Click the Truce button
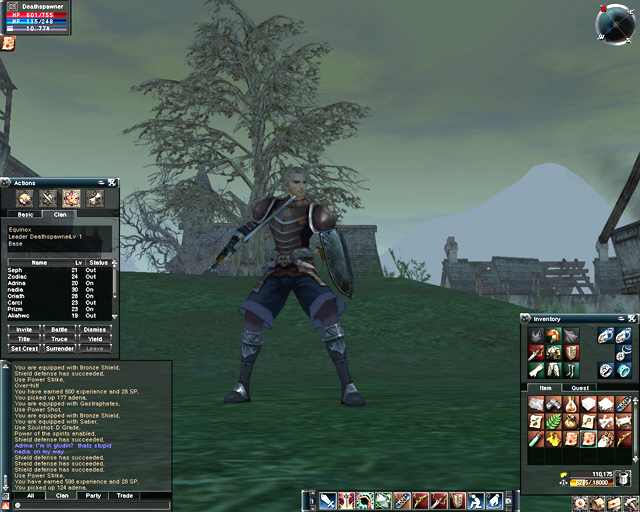Screen dimensions: 640x512 [x=59, y=338]
